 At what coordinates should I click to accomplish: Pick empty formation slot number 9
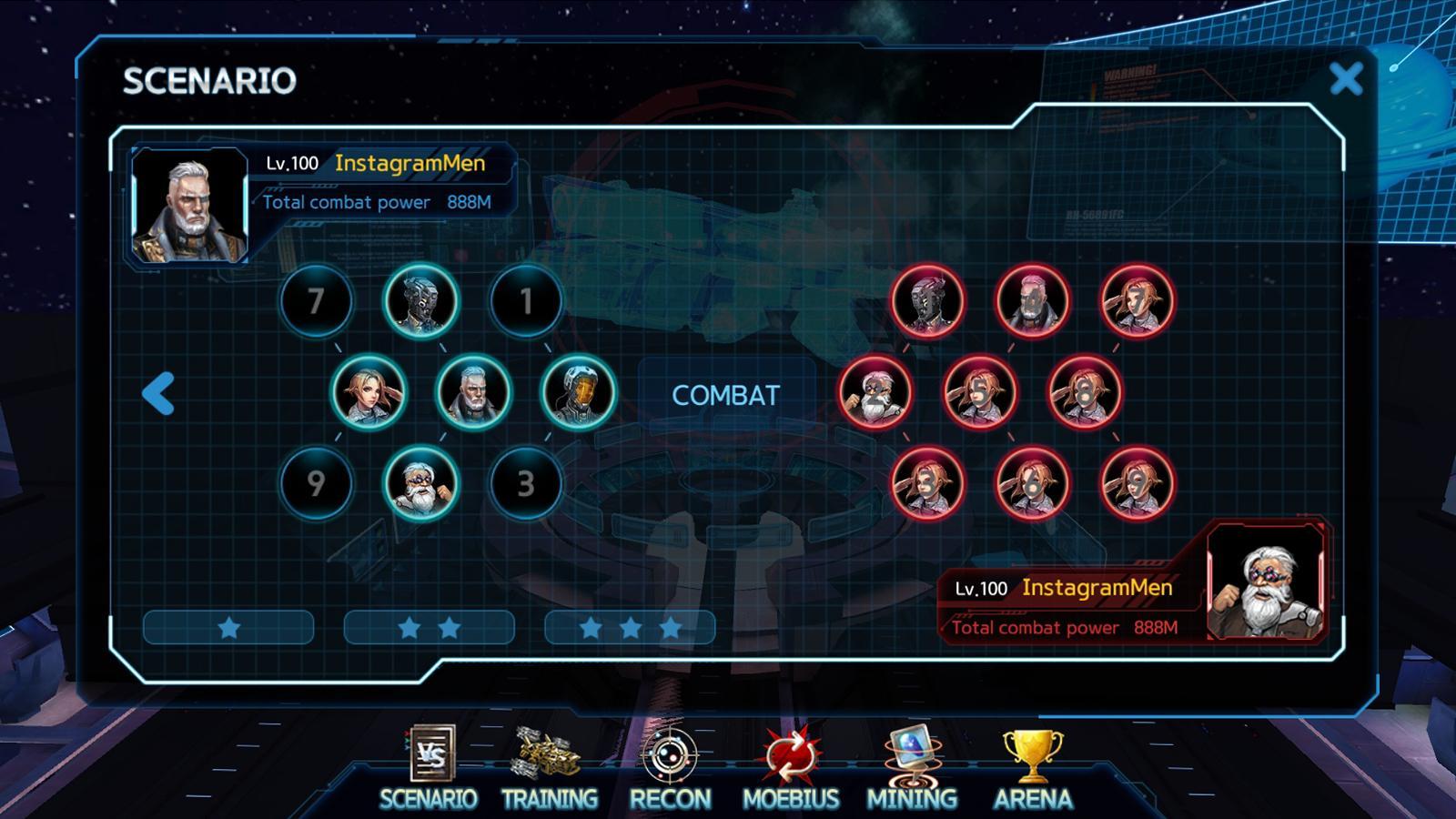pyautogui.click(x=316, y=483)
